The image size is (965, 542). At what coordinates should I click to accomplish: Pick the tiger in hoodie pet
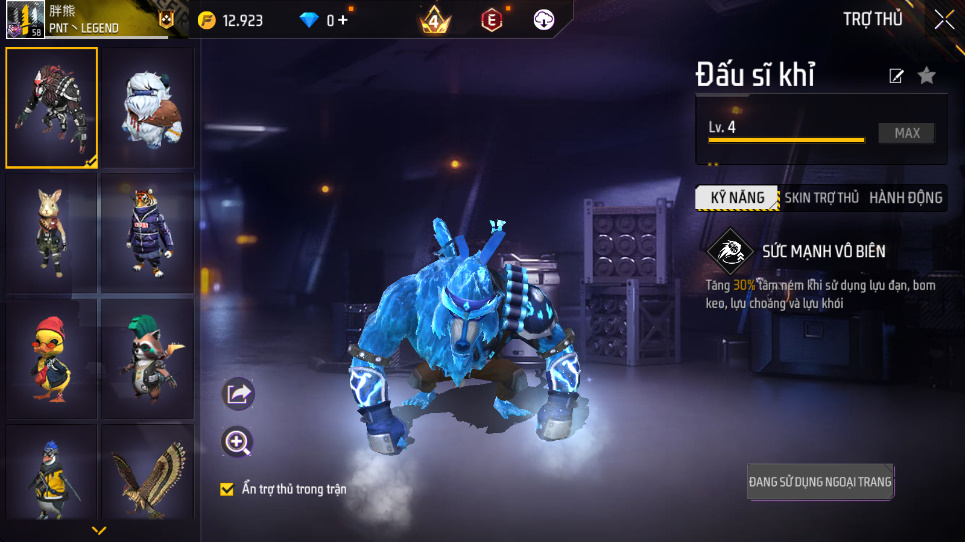(x=147, y=231)
